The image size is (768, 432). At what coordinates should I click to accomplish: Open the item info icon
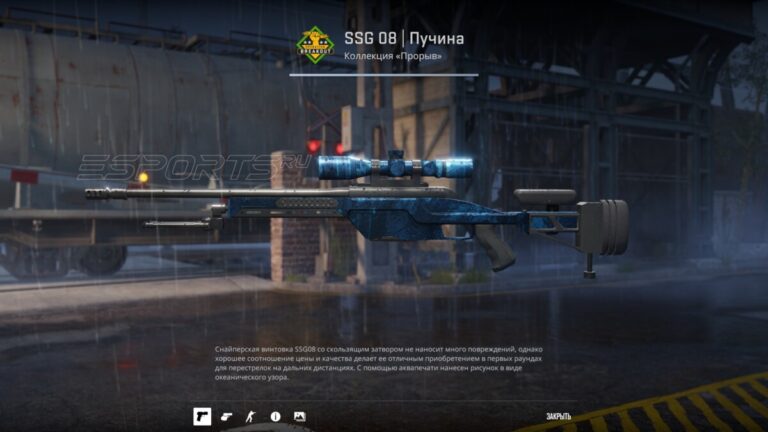(275, 416)
